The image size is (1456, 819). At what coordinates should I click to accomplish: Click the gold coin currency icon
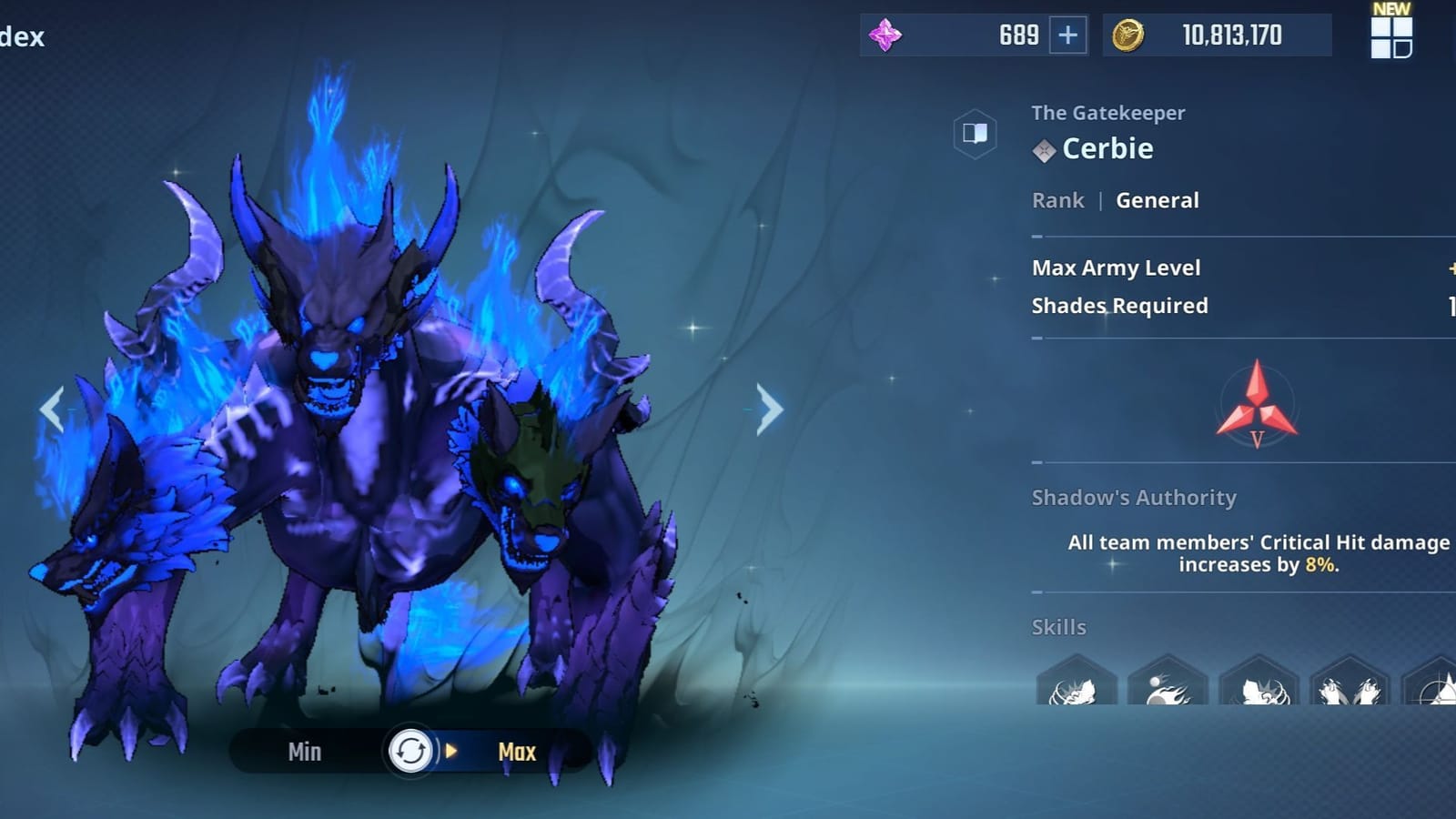(x=1128, y=36)
